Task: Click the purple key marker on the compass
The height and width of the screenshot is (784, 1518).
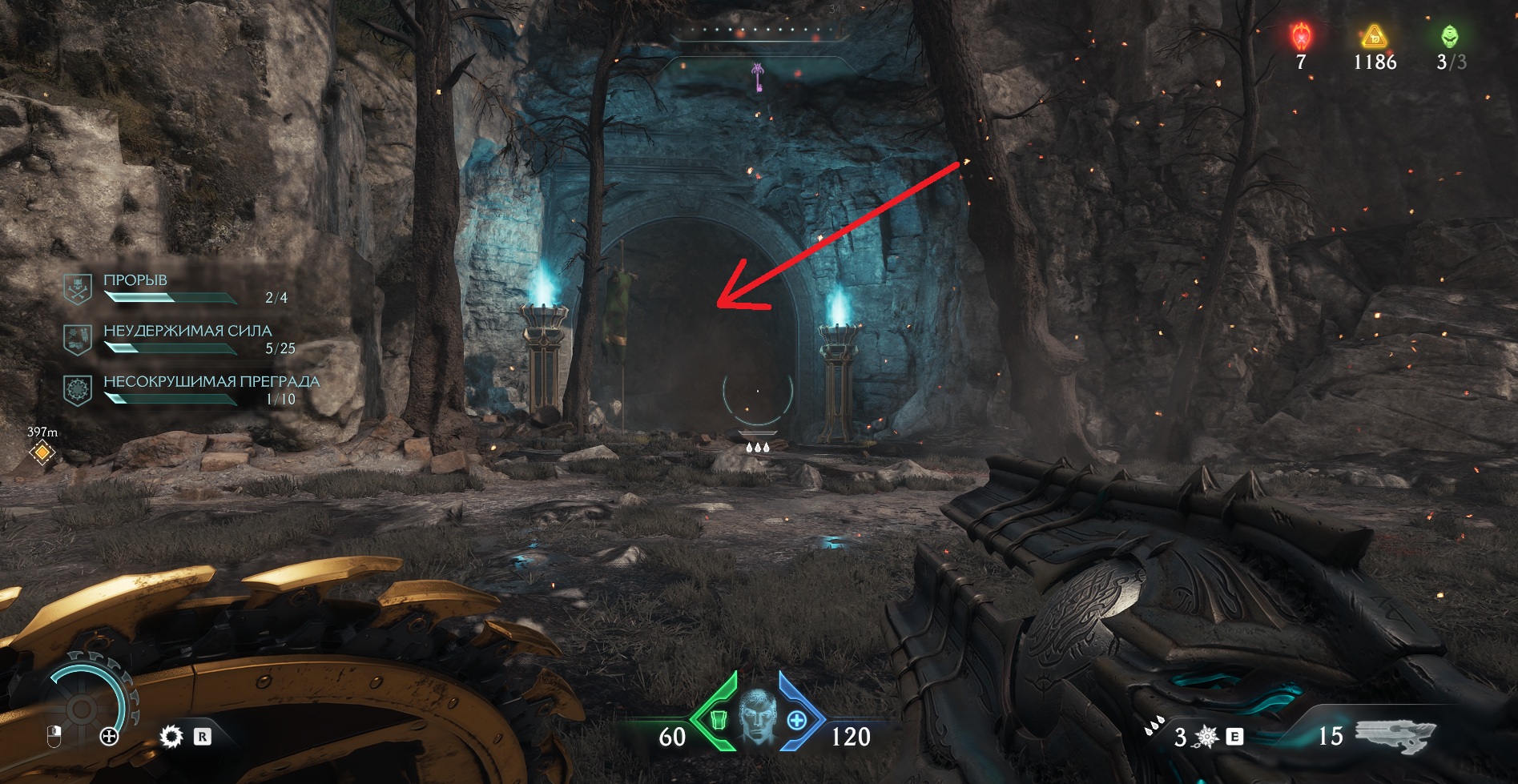Action: [755, 78]
